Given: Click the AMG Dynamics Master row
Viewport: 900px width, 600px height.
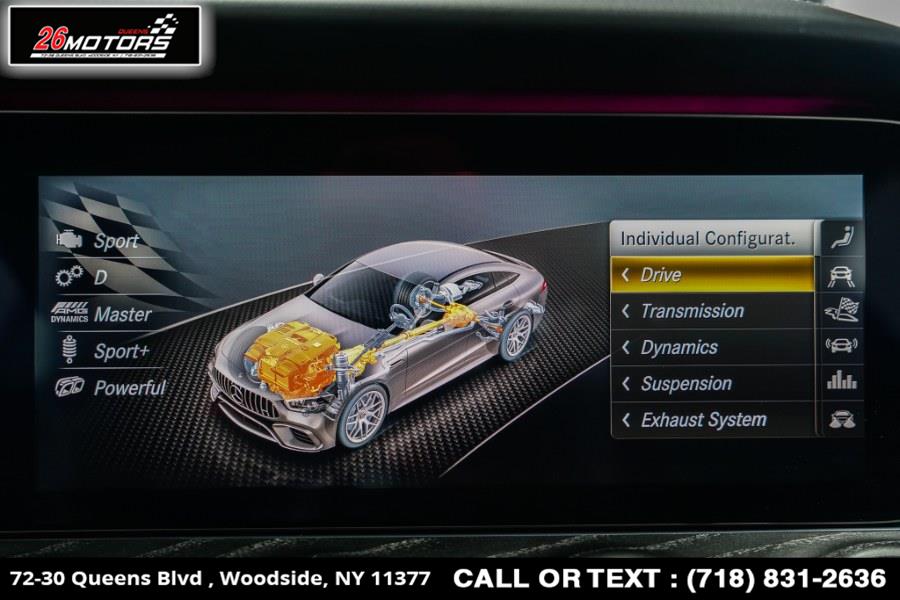Looking at the screenshot, I should click(x=103, y=314).
